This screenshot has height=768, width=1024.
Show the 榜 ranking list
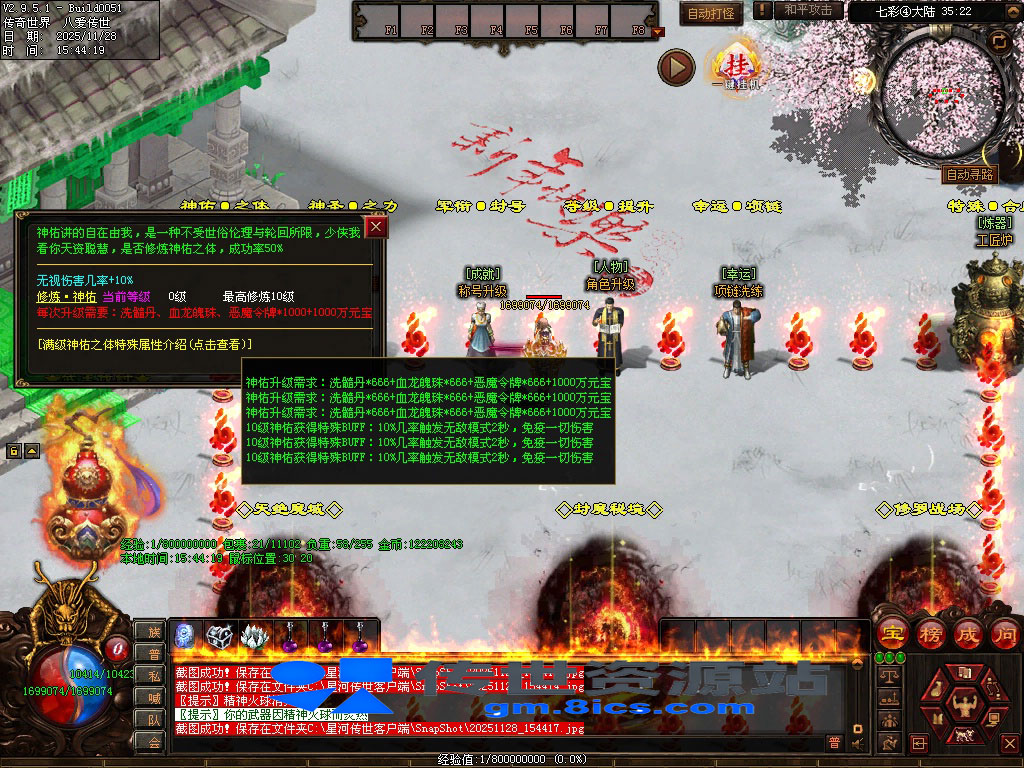pos(929,632)
